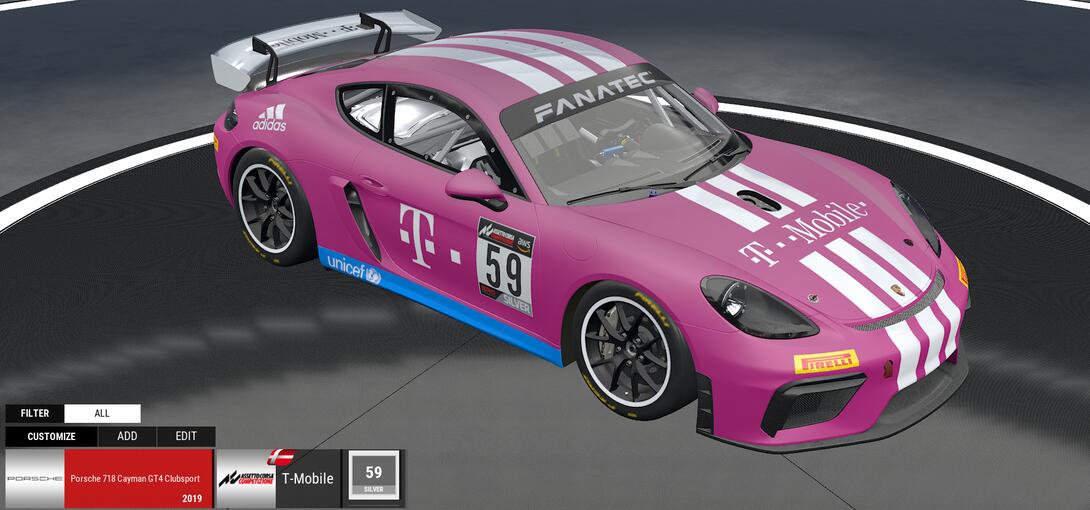Open the FILTER option
Screen dimensions: 1090x510
point(35,413)
